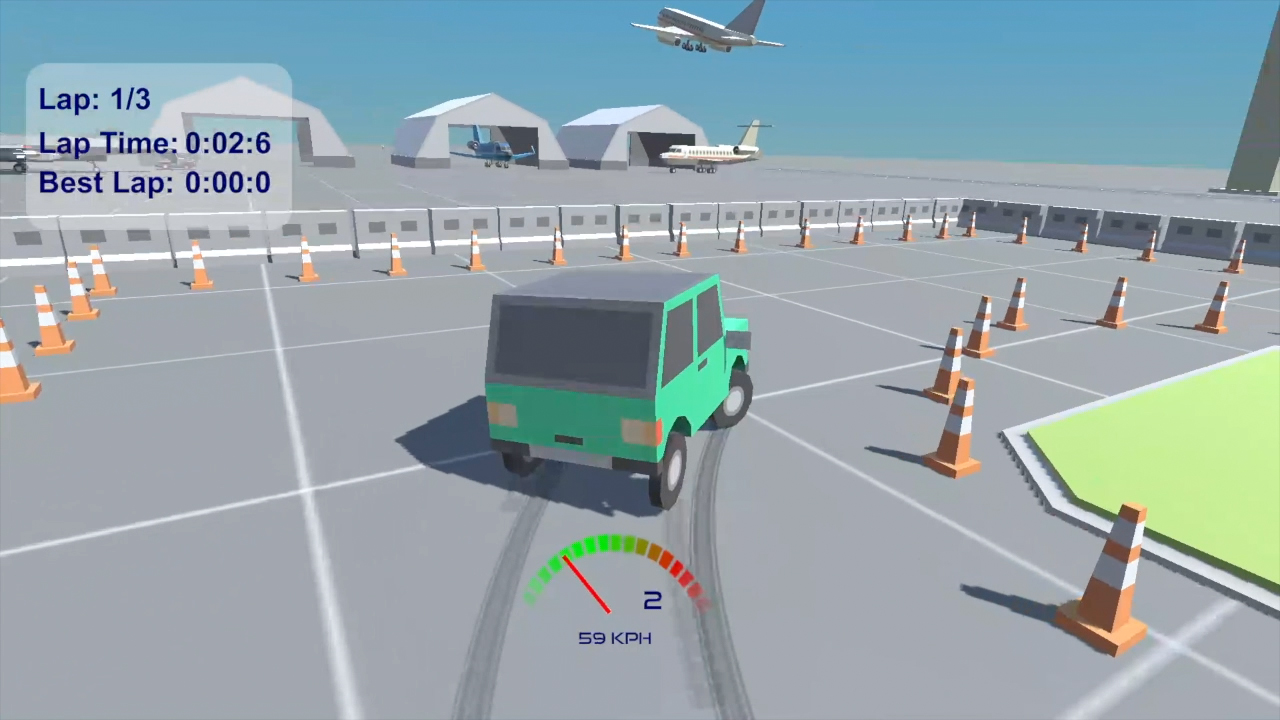This screenshot has width=1280, height=720.
Task: Click the Best Lap timer text
Action: (155, 182)
